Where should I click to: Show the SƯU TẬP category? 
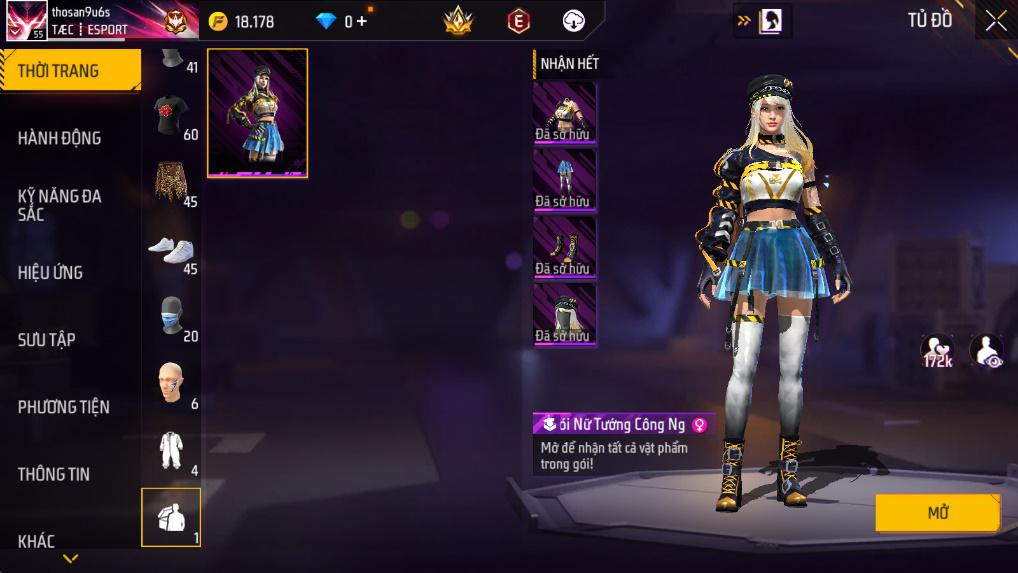coord(47,339)
